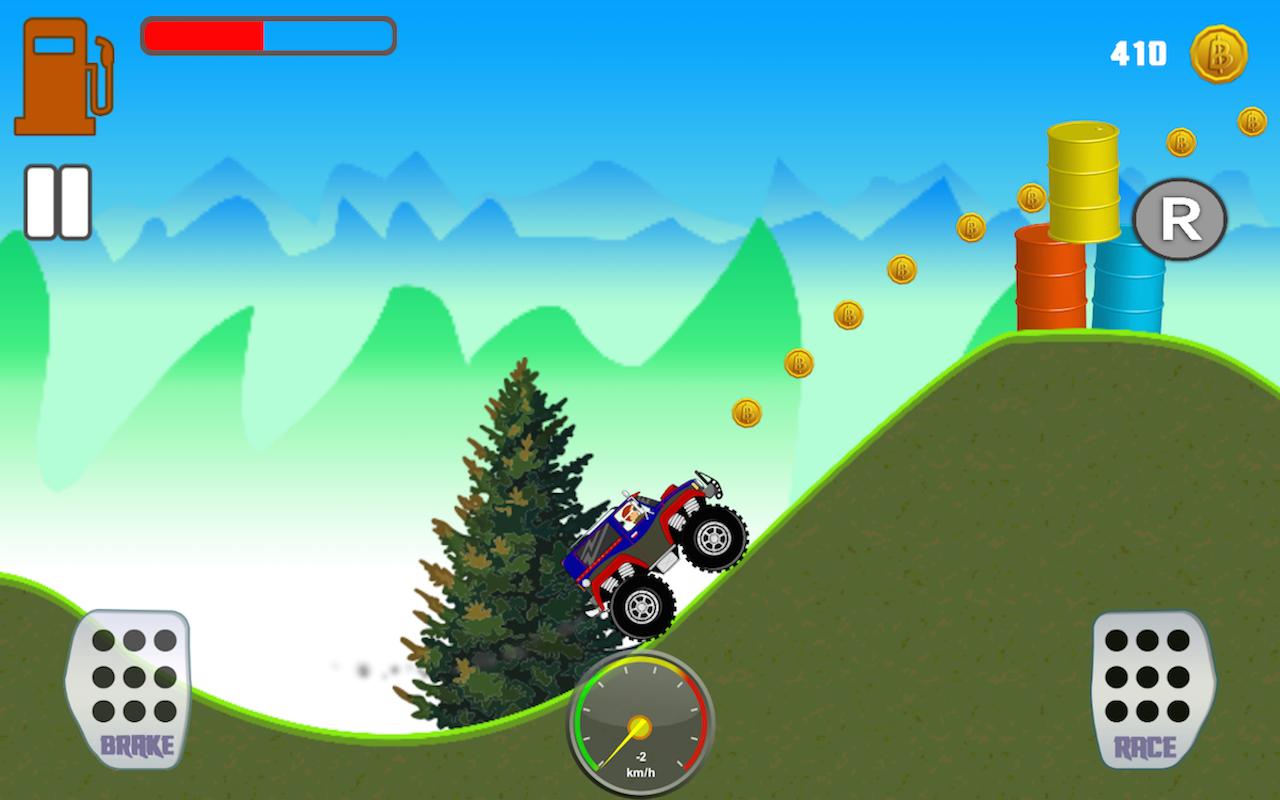This screenshot has width=1280, height=800.
Task: Toggle game pause with the pause button
Action: point(60,199)
